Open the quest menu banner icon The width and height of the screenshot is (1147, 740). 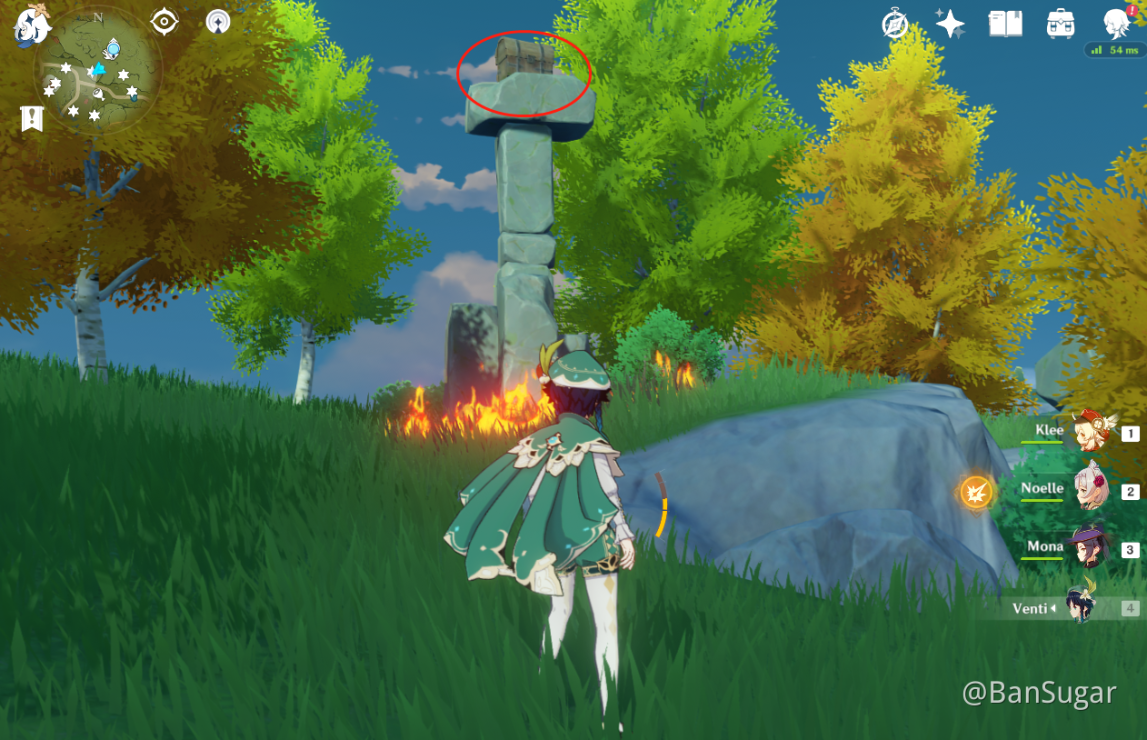[x=32, y=119]
